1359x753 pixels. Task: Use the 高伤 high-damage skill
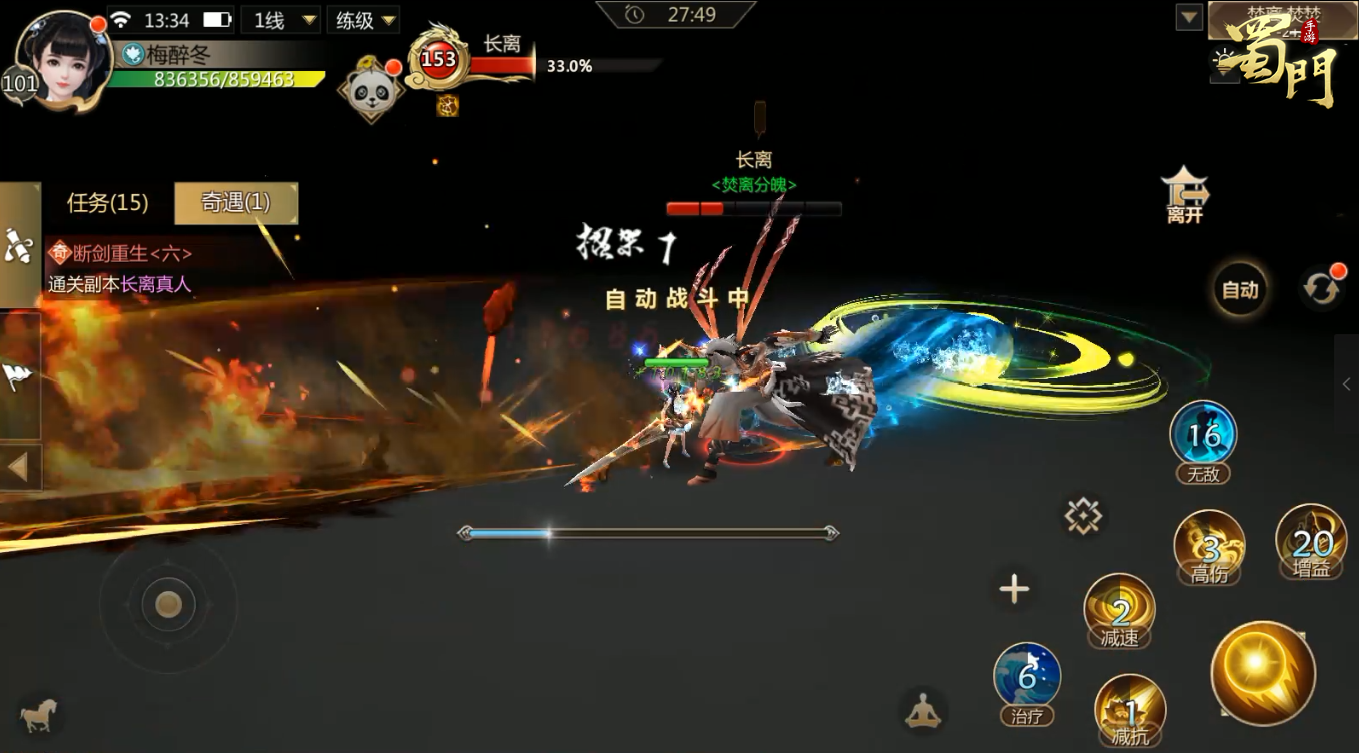click(x=1209, y=545)
